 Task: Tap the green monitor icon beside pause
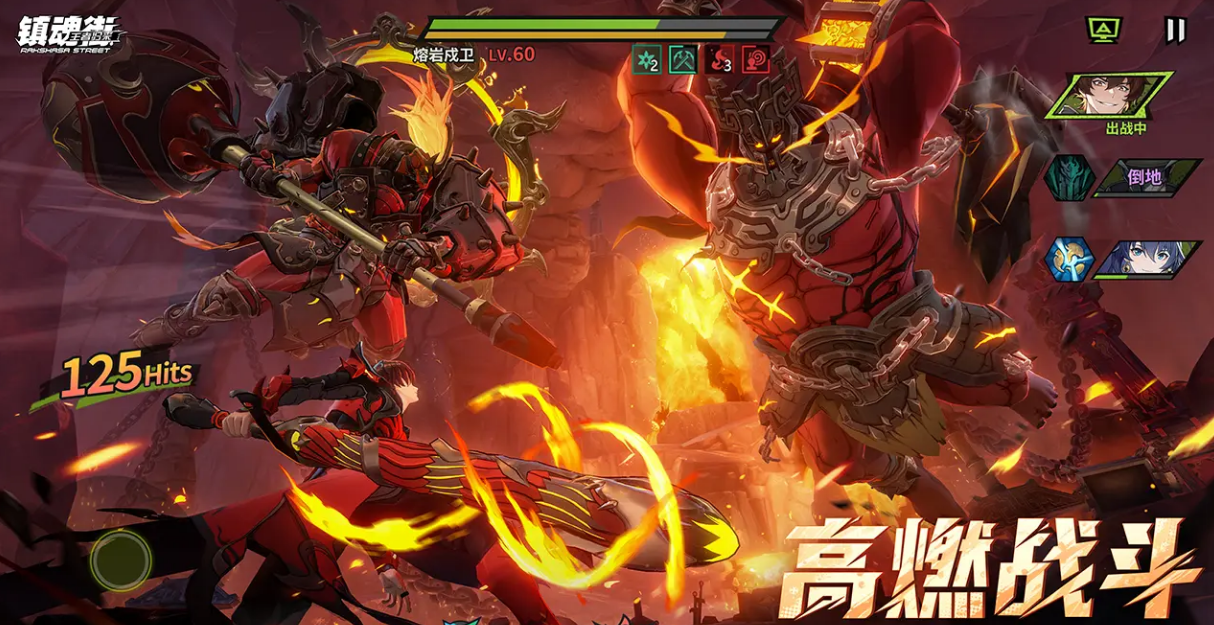point(1103,31)
